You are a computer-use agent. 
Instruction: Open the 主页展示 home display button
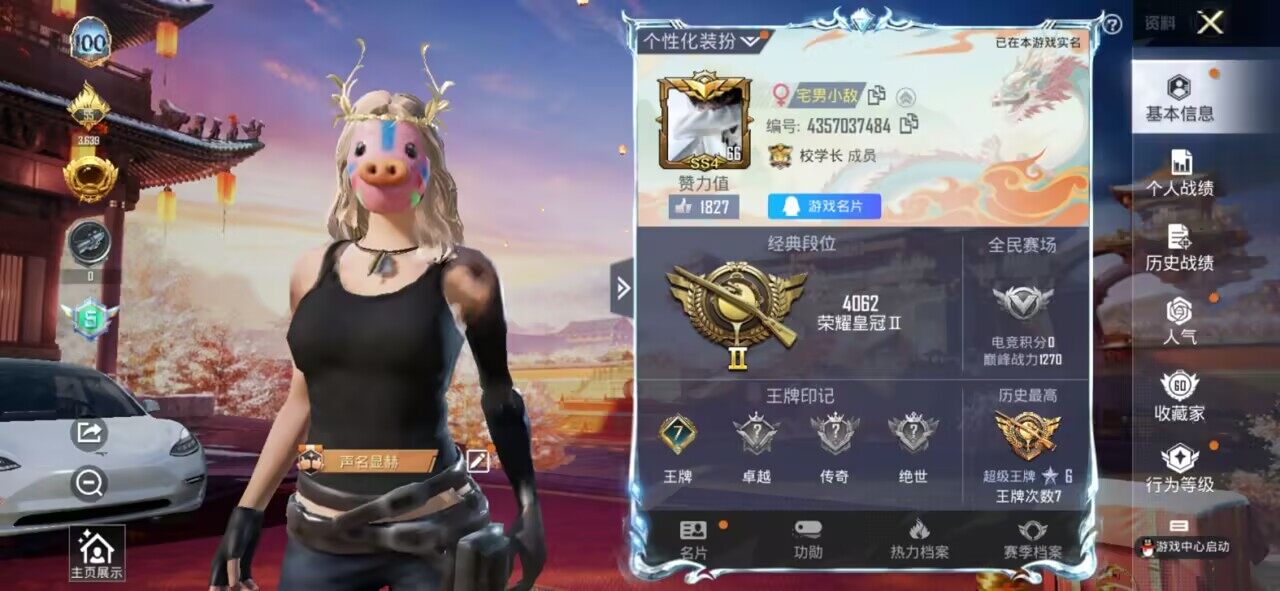coord(96,553)
